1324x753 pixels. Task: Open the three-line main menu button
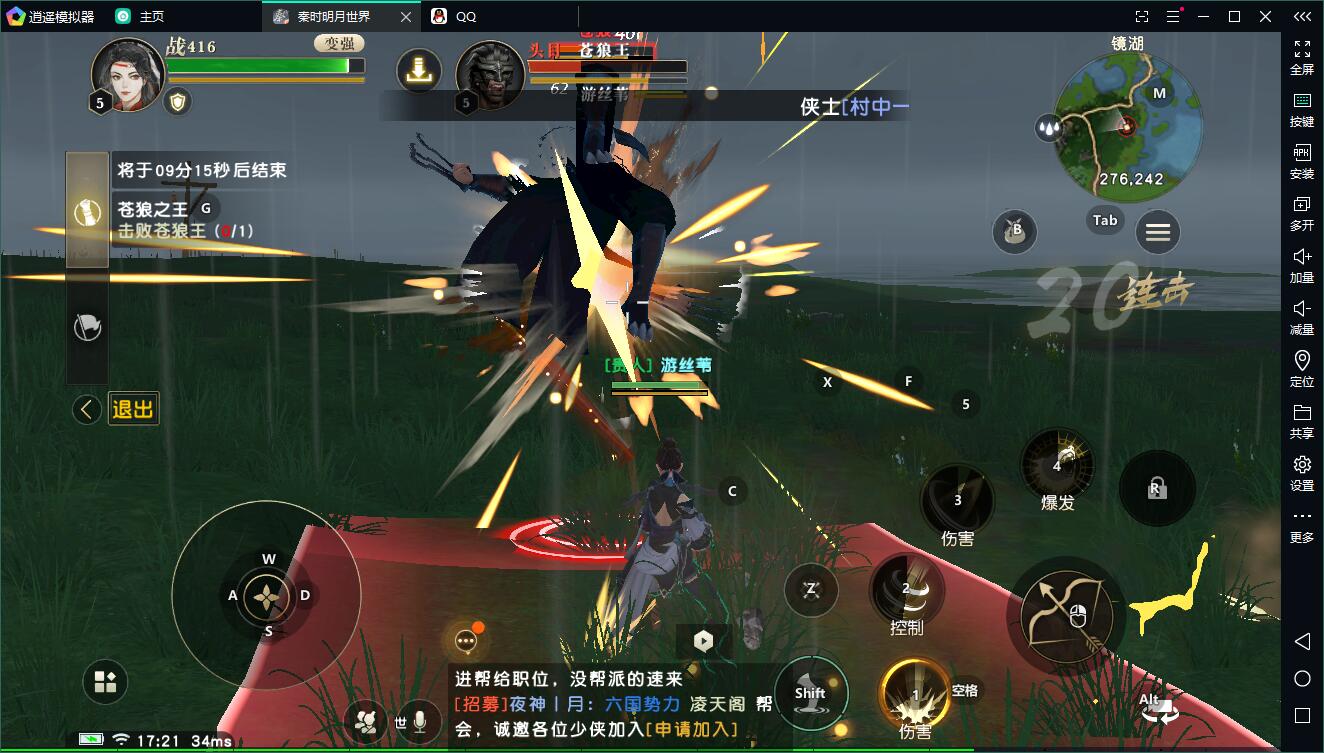(1158, 233)
